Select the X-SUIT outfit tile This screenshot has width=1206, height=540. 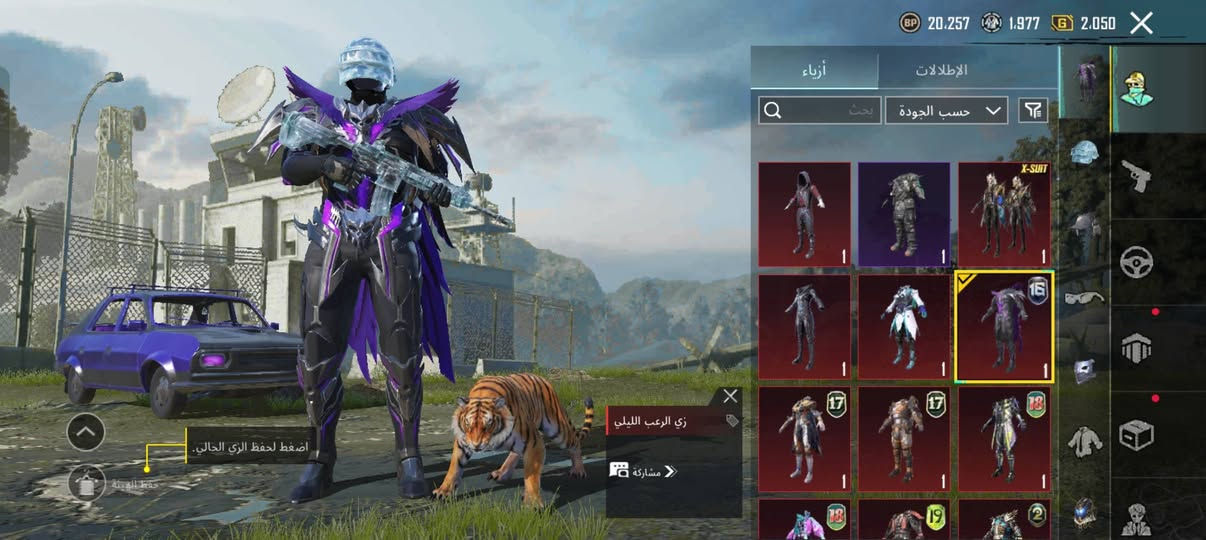coord(1004,215)
